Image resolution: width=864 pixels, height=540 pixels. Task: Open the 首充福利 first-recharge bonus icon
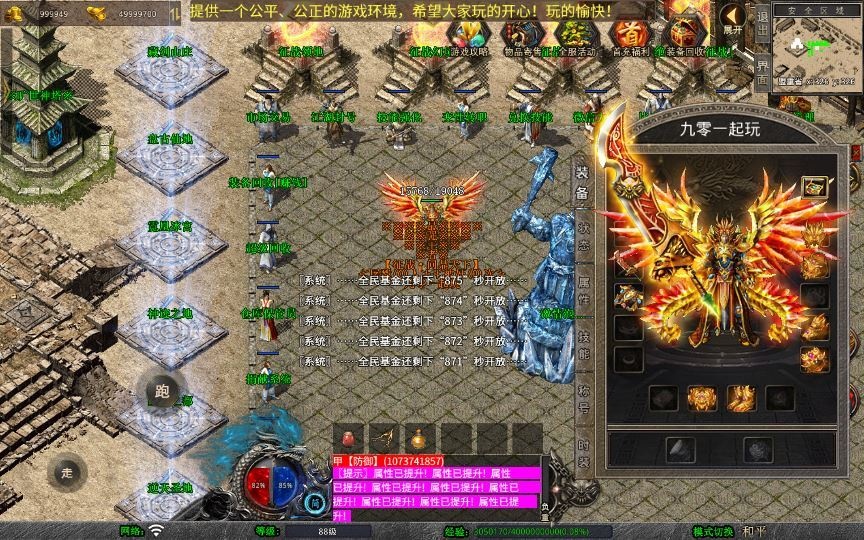627,38
